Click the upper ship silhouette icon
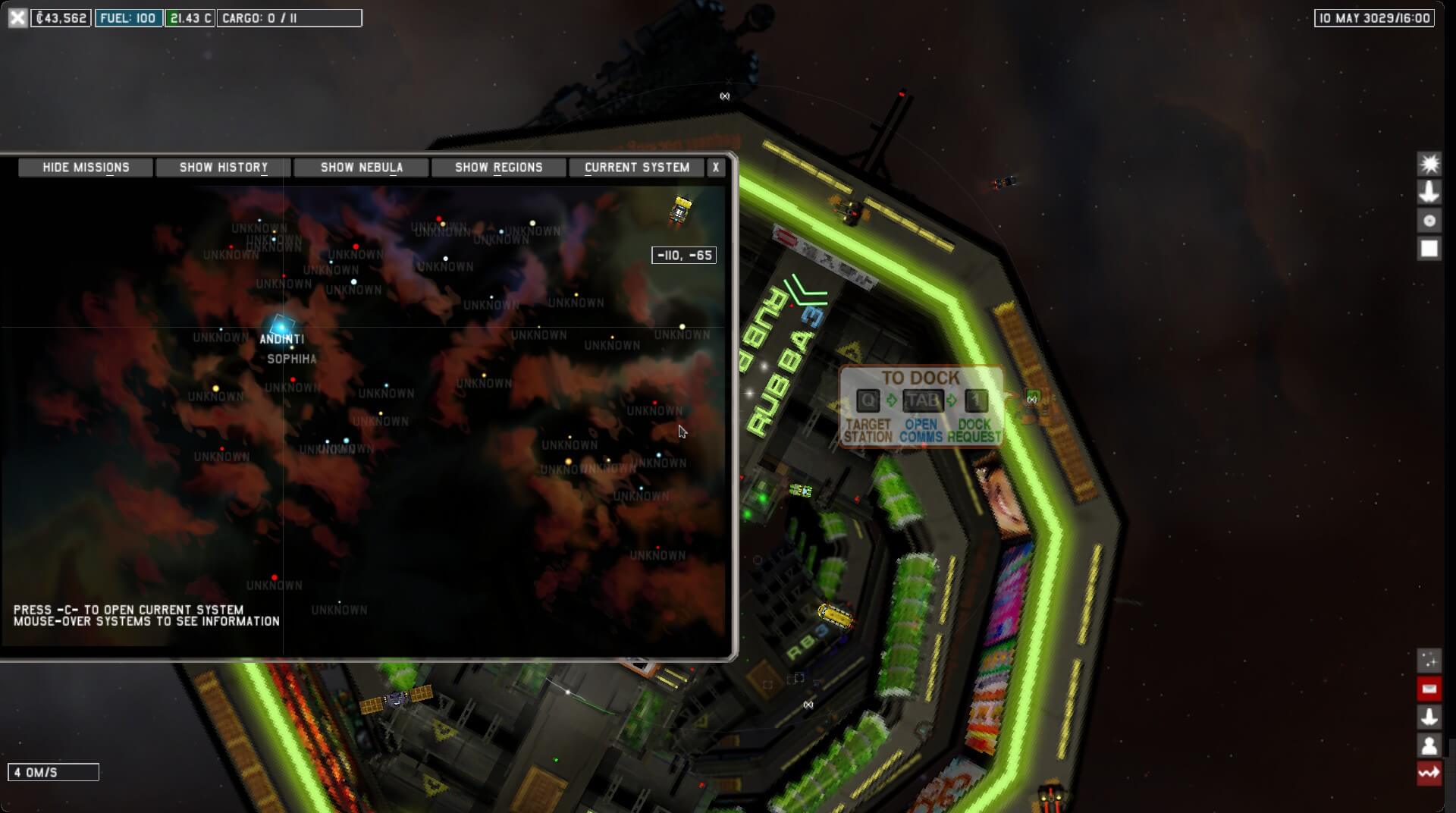The height and width of the screenshot is (813, 1456). [x=1429, y=192]
